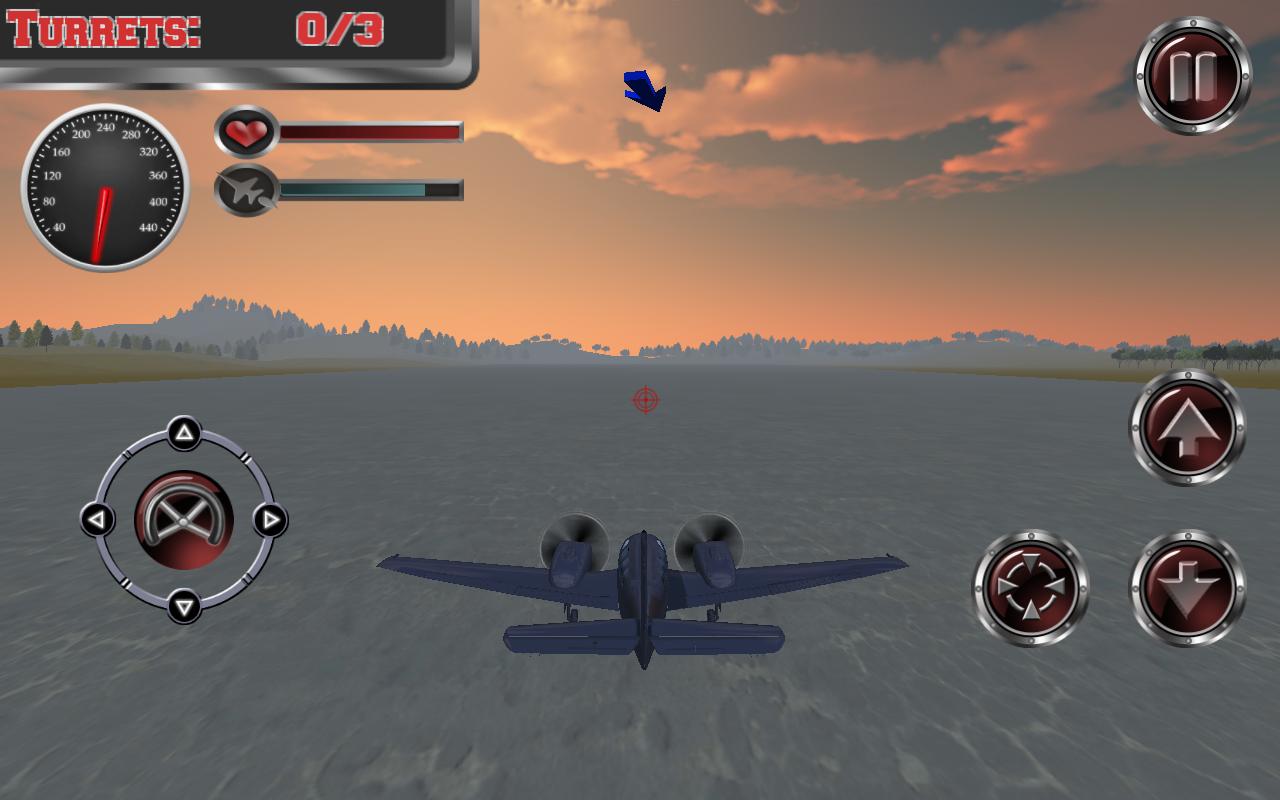1280x800 pixels.
Task: Tap the health heart icon
Action: coord(247,132)
